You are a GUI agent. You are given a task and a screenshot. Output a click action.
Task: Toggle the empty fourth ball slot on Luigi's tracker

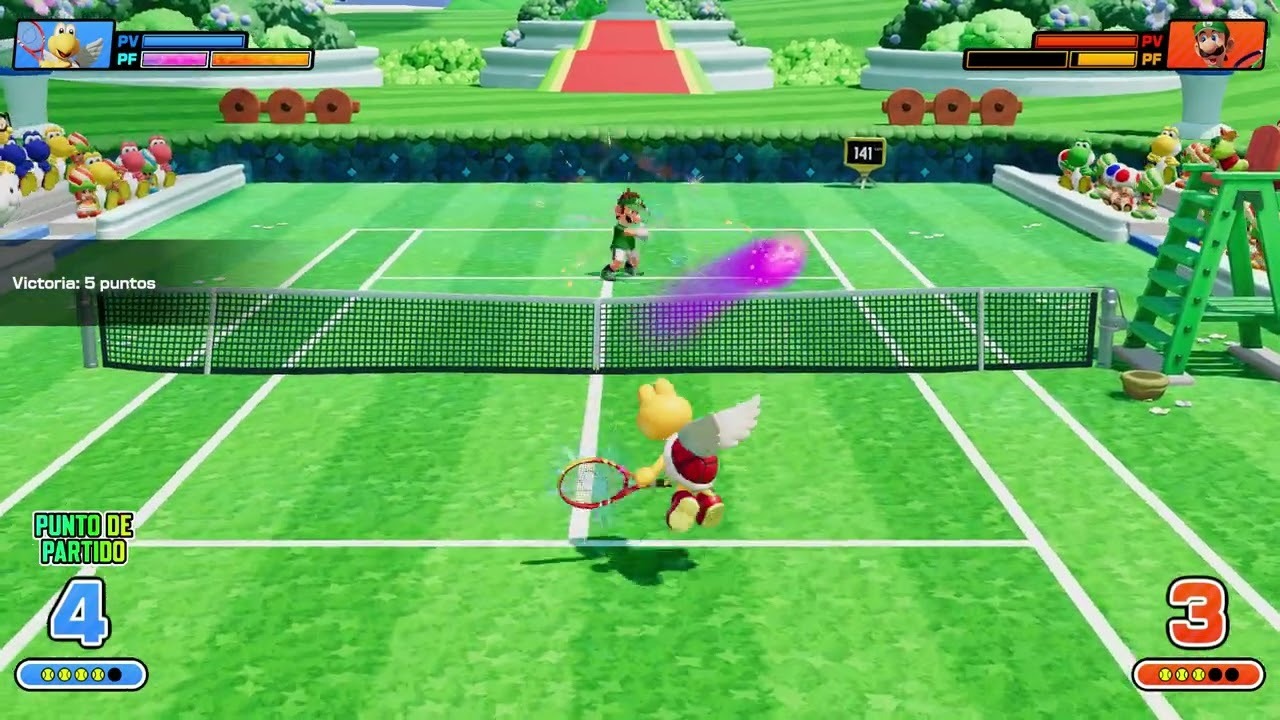pyautogui.click(x=1215, y=674)
